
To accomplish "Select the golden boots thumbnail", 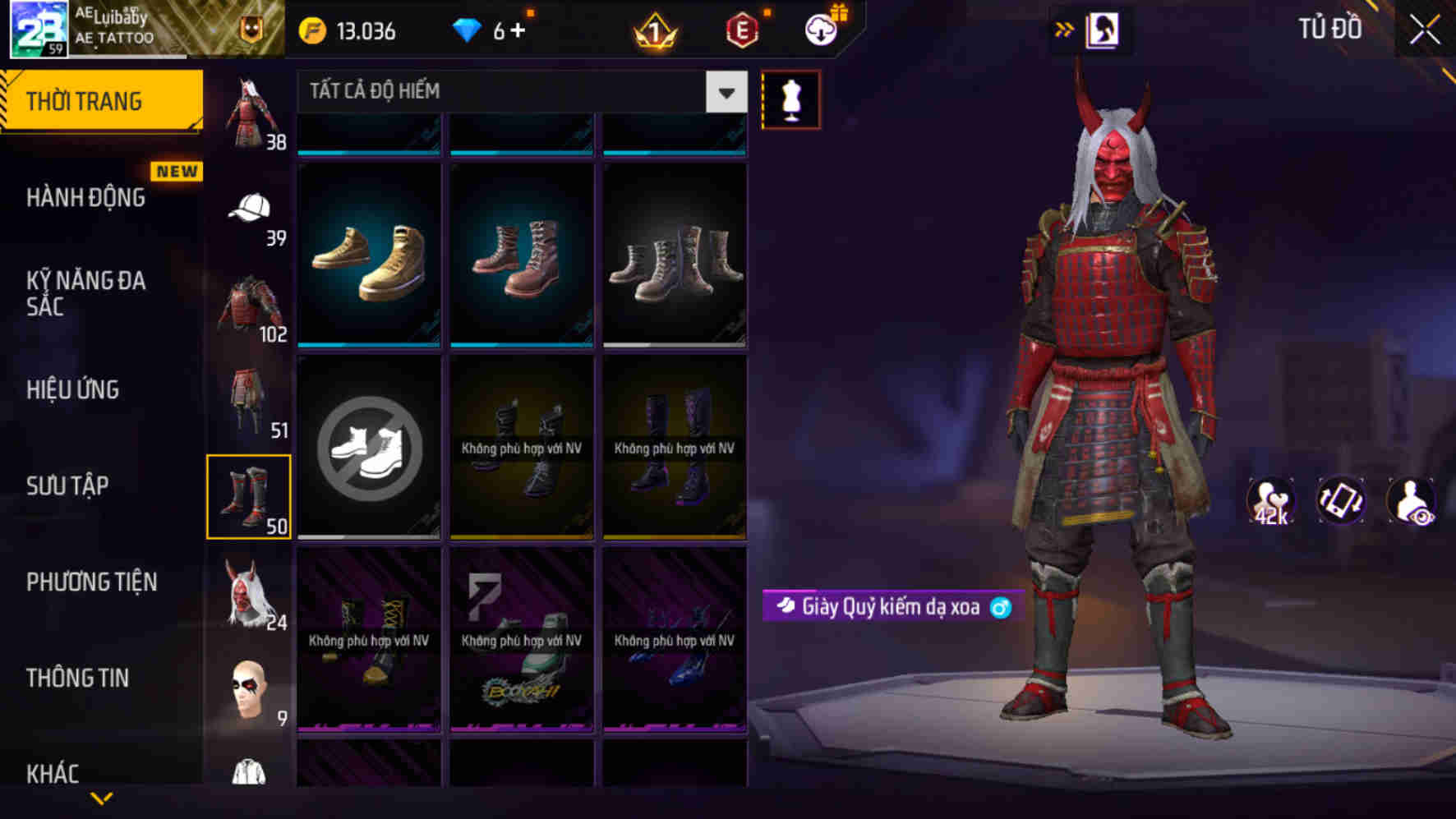I will coord(369,255).
